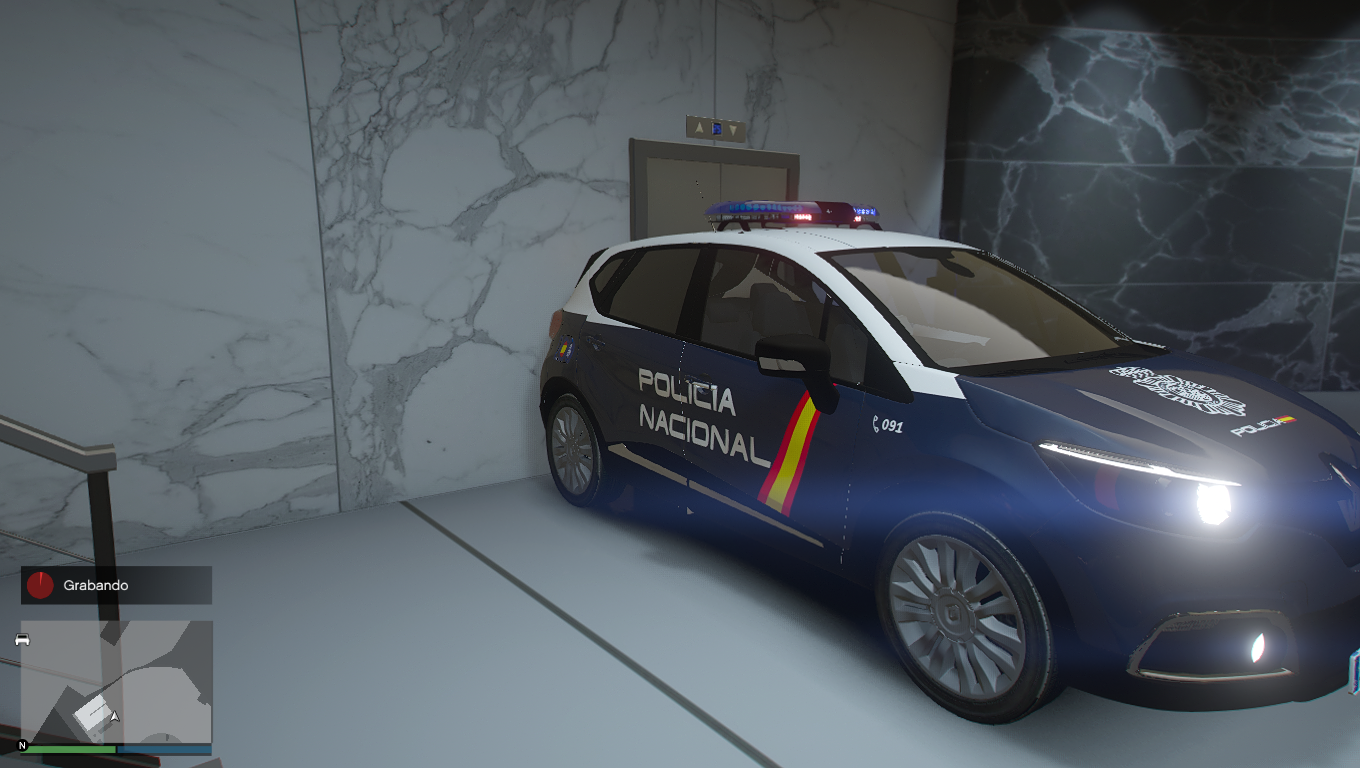
Task: Select the white car blip on the minimap
Action: tap(22, 639)
